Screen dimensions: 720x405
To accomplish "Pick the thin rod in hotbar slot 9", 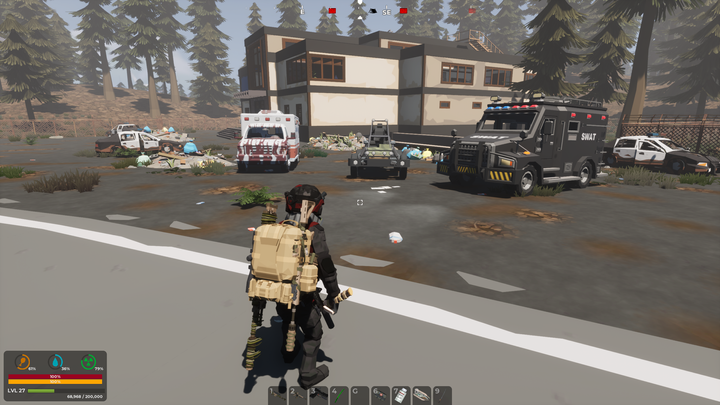I will (442, 395).
